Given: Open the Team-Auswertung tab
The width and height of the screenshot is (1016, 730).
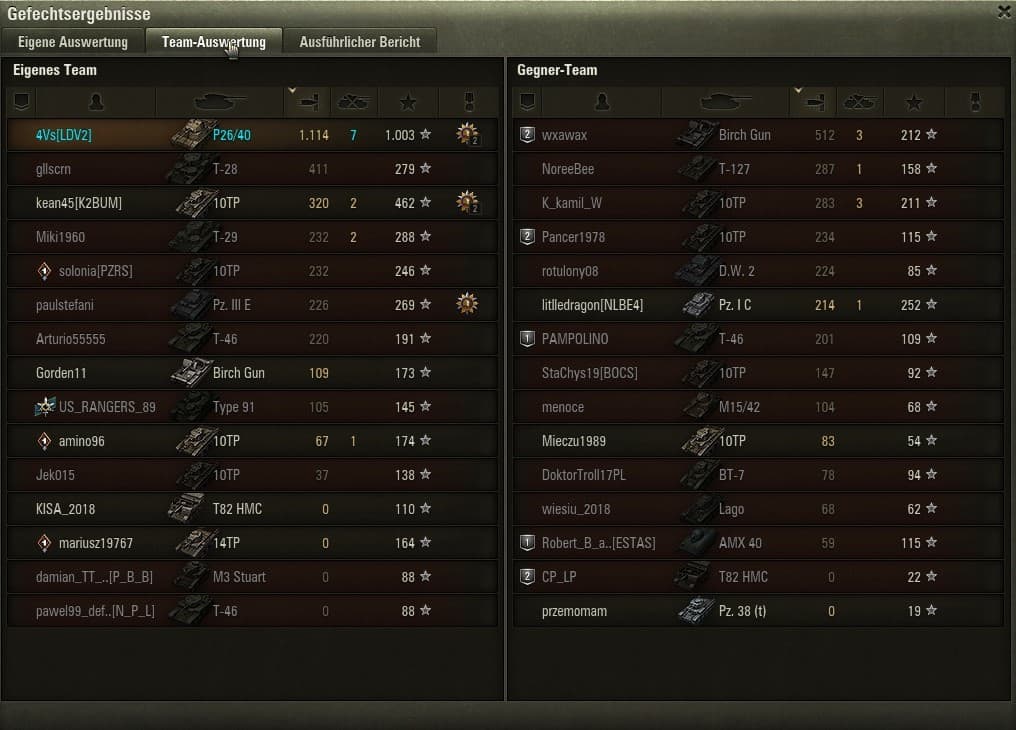Looking at the screenshot, I should (x=213, y=42).
